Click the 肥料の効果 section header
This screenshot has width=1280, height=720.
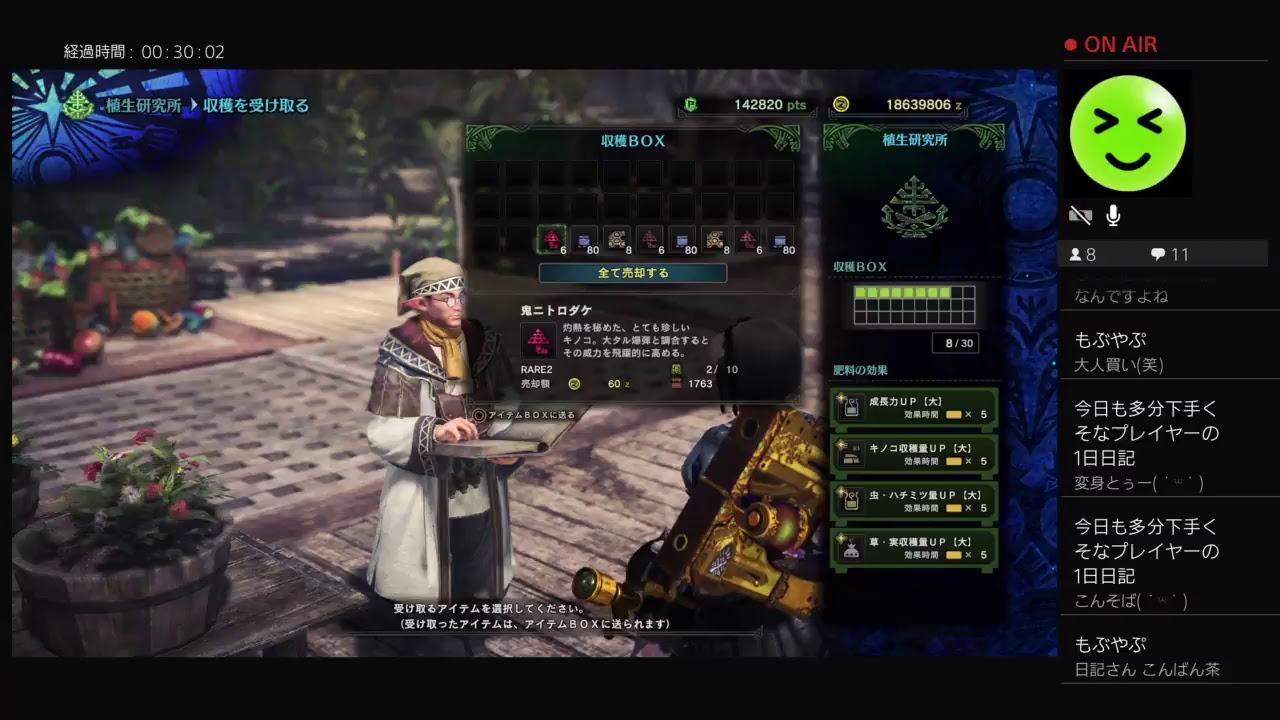click(856, 370)
